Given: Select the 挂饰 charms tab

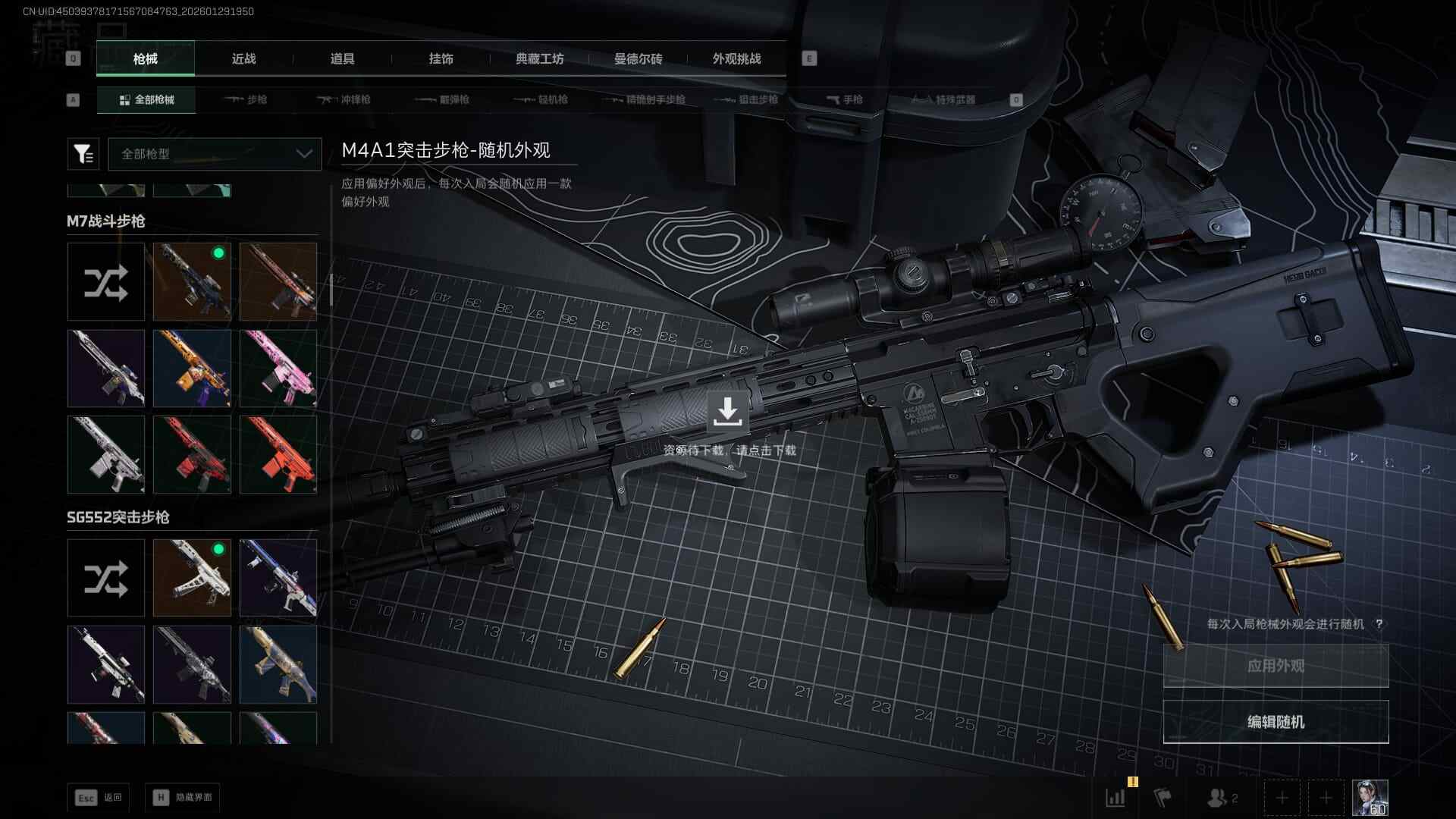Looking at the screenshot, I should (x=441, y=59).
